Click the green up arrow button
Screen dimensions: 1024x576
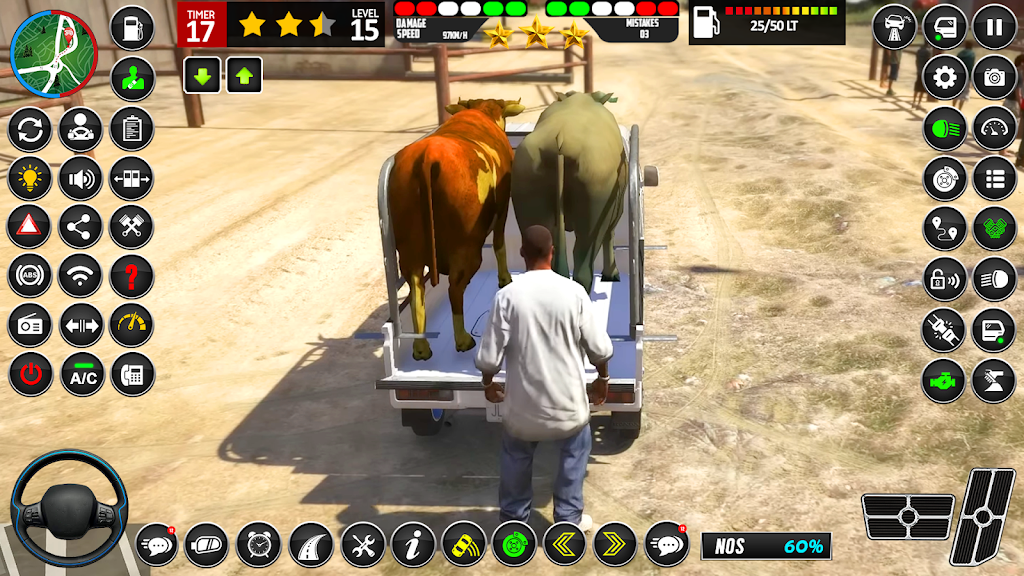tap(244, 75)
